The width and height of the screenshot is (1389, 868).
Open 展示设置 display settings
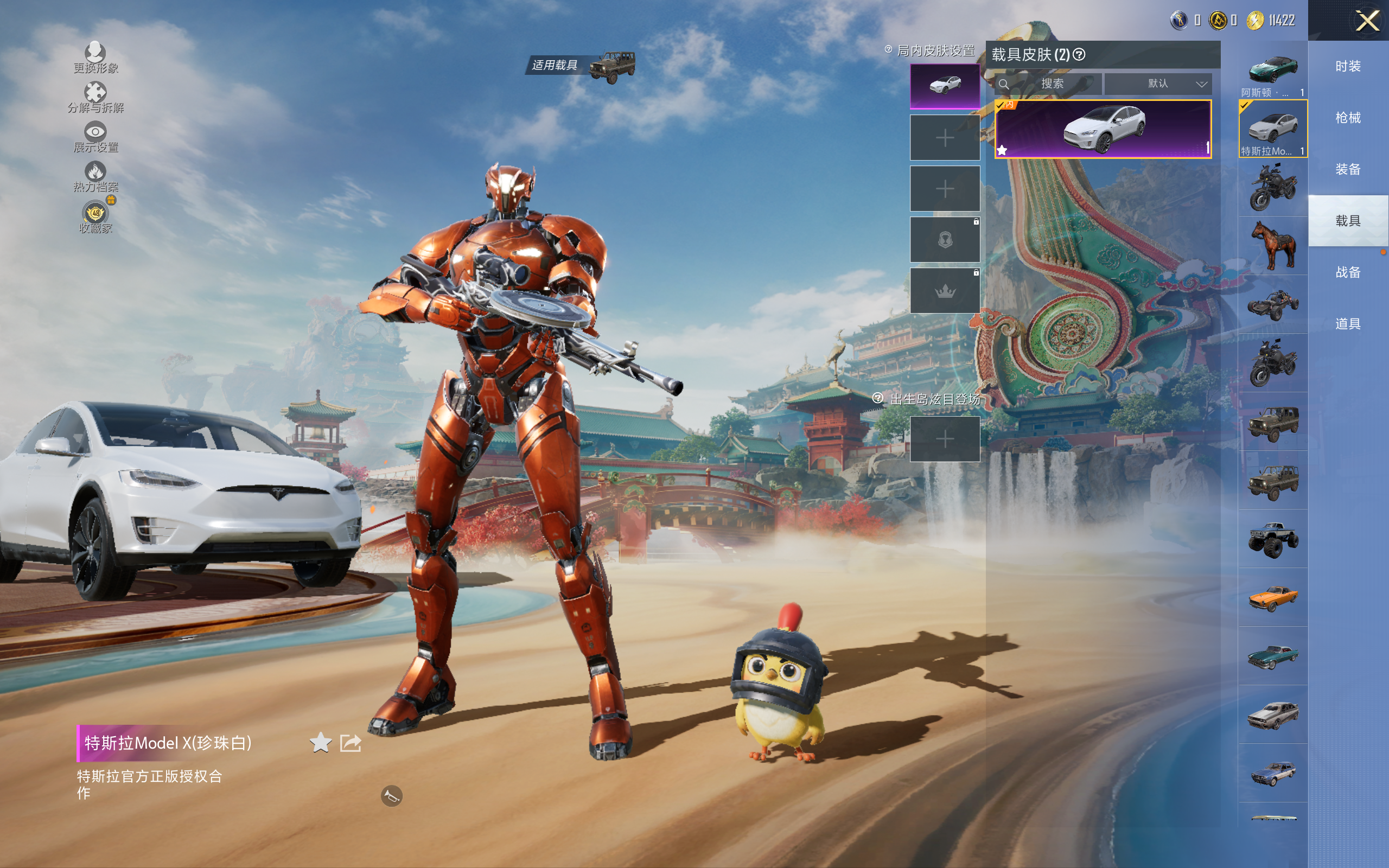(95, 137)
